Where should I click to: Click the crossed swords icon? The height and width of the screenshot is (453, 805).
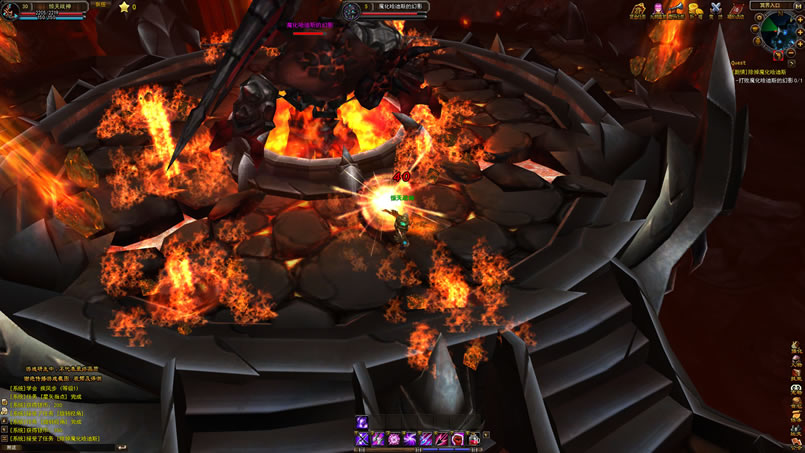coord(714,12)
